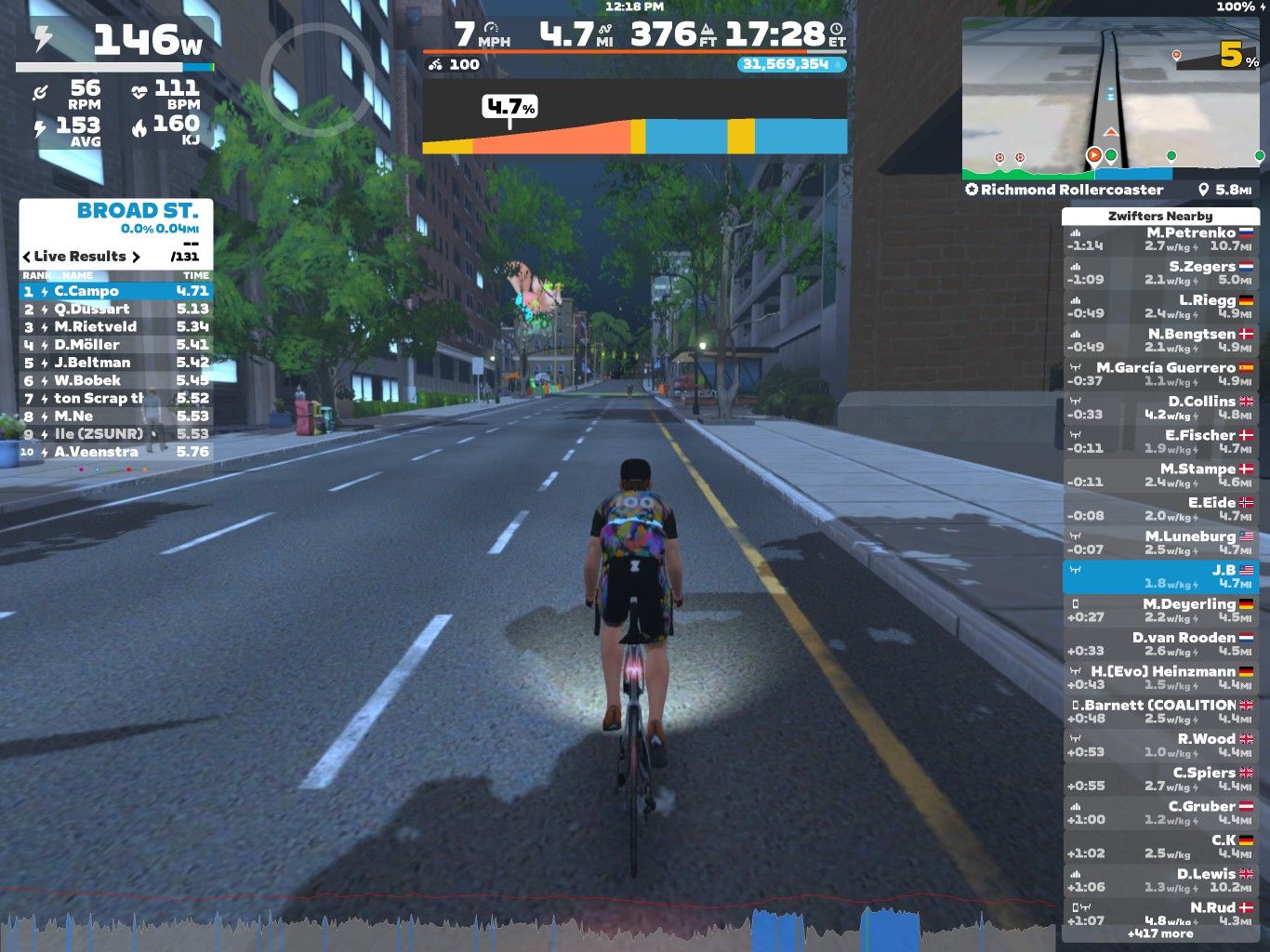1270x952 pixels.
Task: Choose M.Deyerling in the riders list
Action: [1159, 611]
